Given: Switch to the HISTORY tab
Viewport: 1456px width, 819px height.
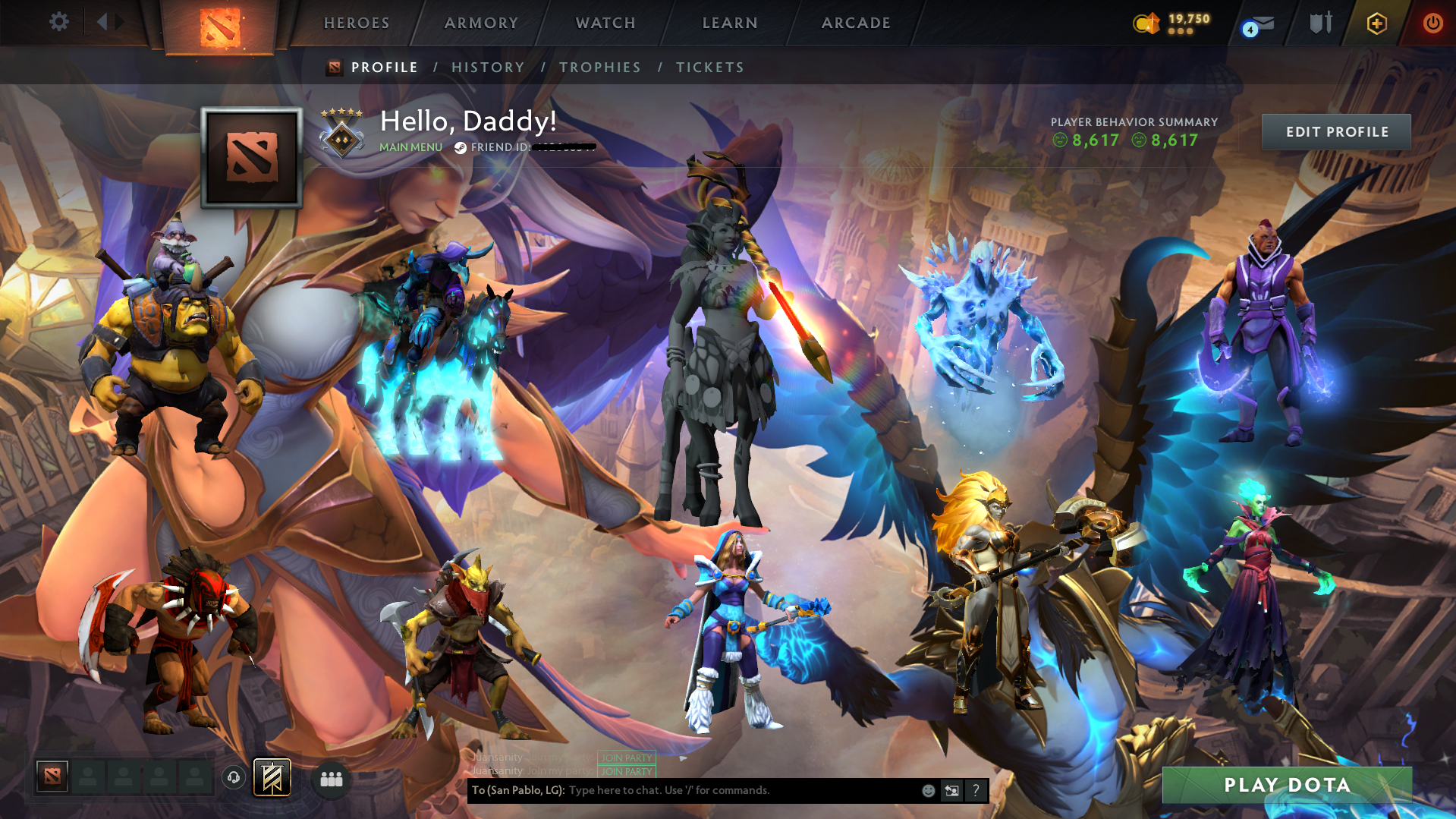Looking at the screenshot, I should (x=488, y=67).
